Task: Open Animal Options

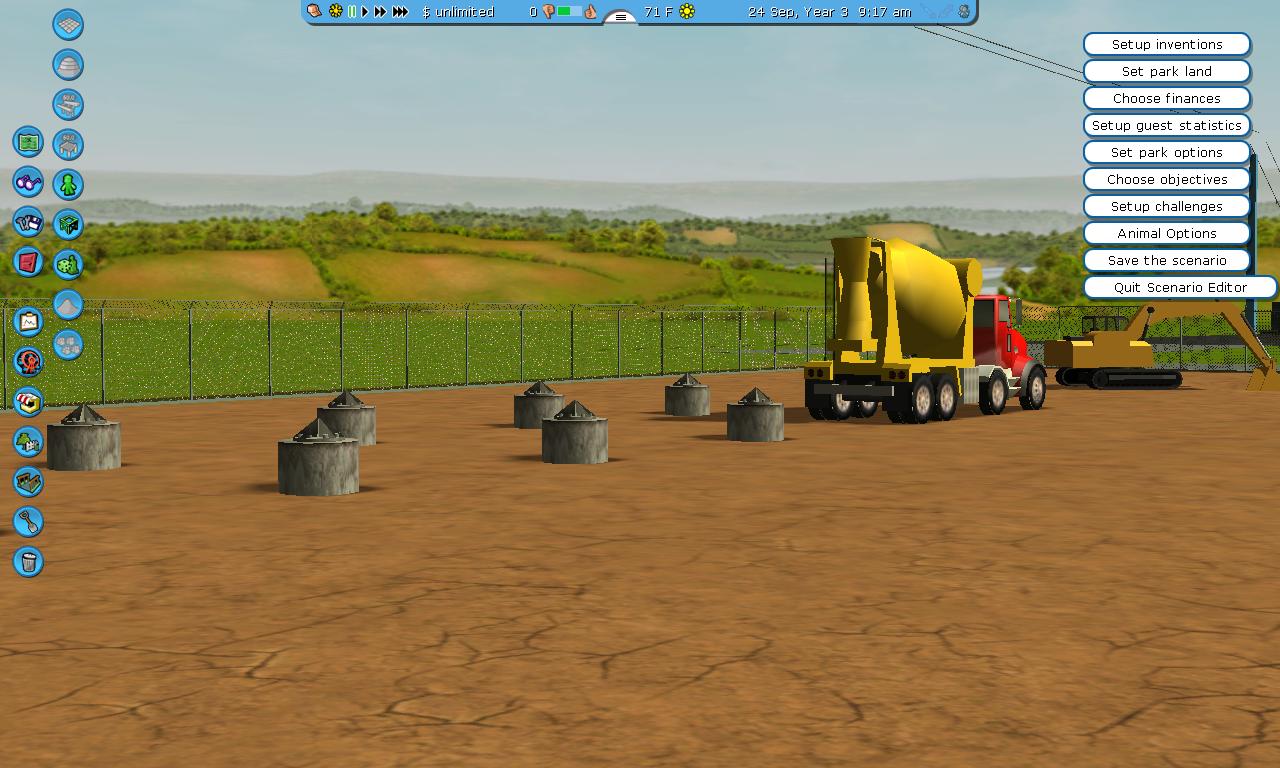Action: click(x=1166, y=233)
